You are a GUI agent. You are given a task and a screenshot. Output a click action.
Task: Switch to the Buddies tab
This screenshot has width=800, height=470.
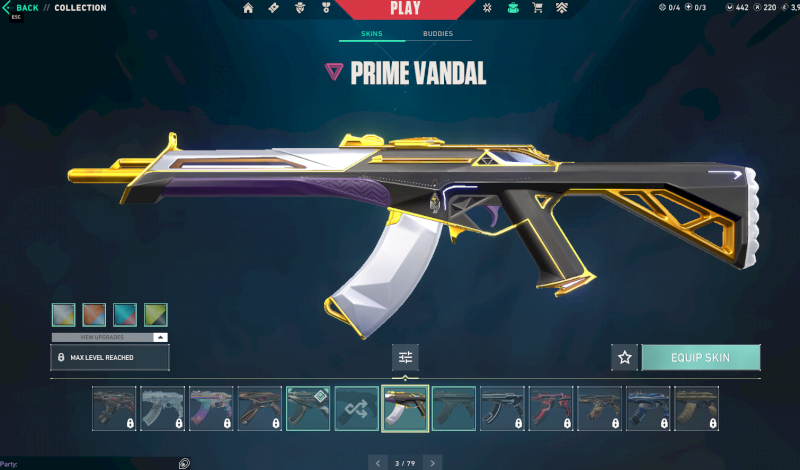pyautogui.click(x=437, y=34)
